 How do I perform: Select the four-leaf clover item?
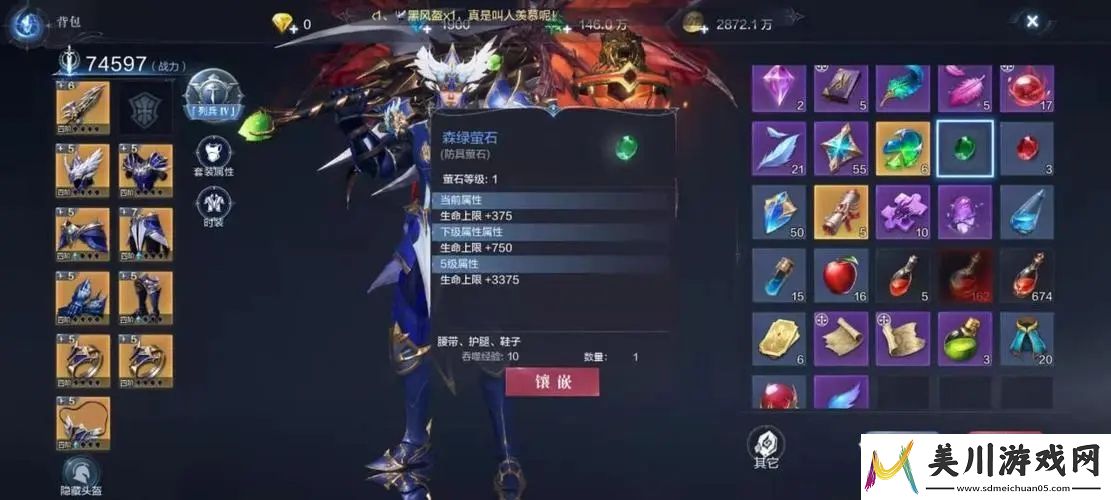tap(902, 148)
